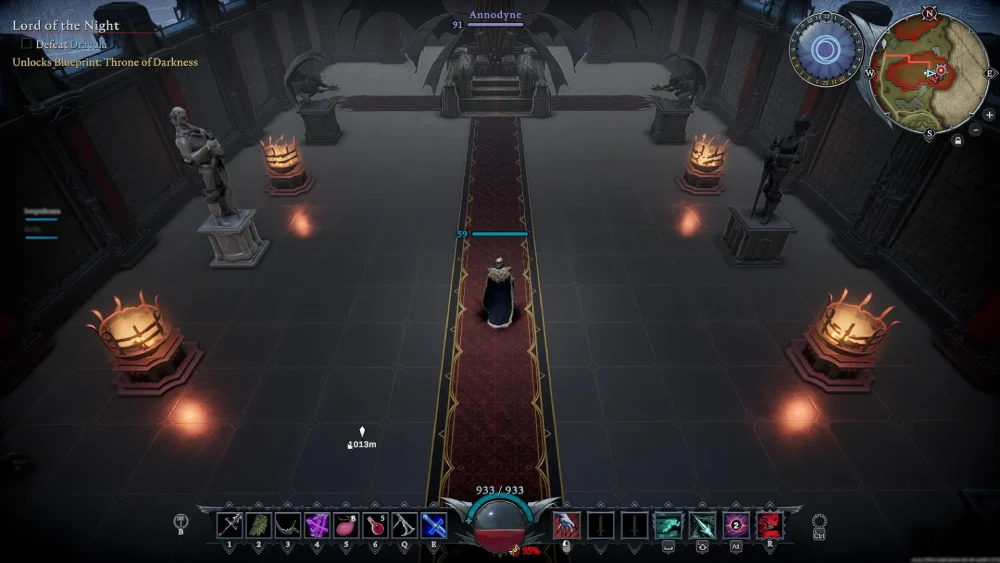Viewport: 1000px width, 563px height.
Task: Click the Defeat Dracula objective checkbox
Action: (27, 44)
